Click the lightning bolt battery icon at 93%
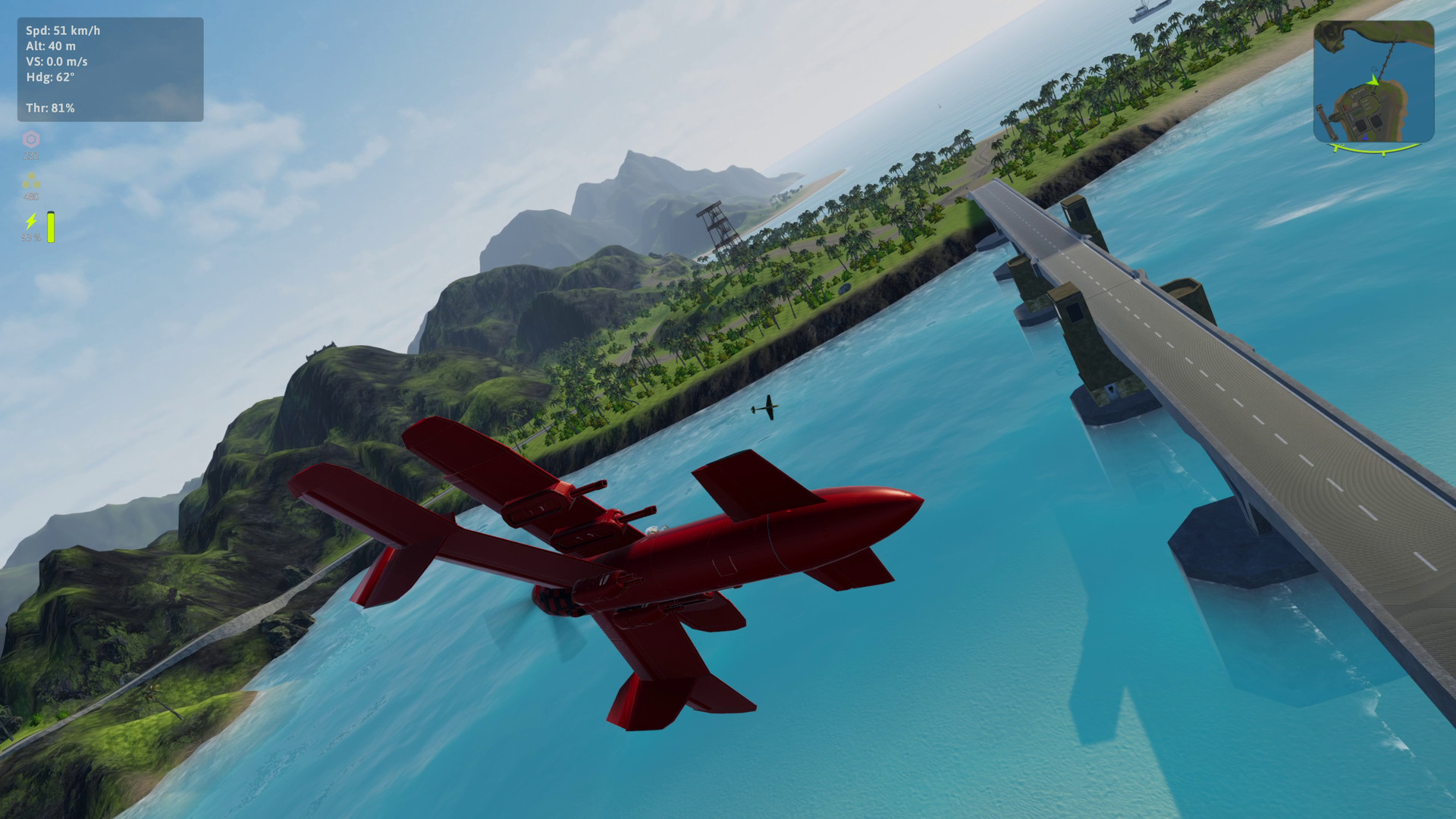Screen dimensions: 1456x819 coord(31,222)
